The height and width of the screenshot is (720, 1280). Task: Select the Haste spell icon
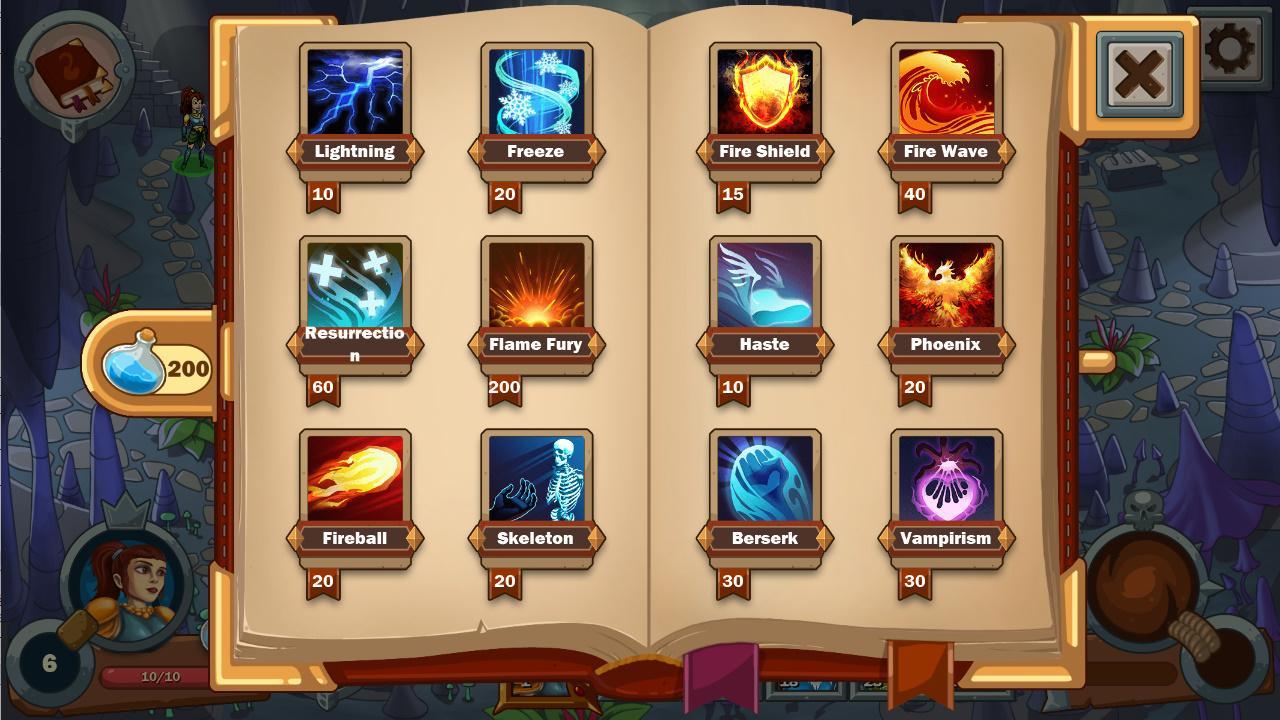click(763, 285)
